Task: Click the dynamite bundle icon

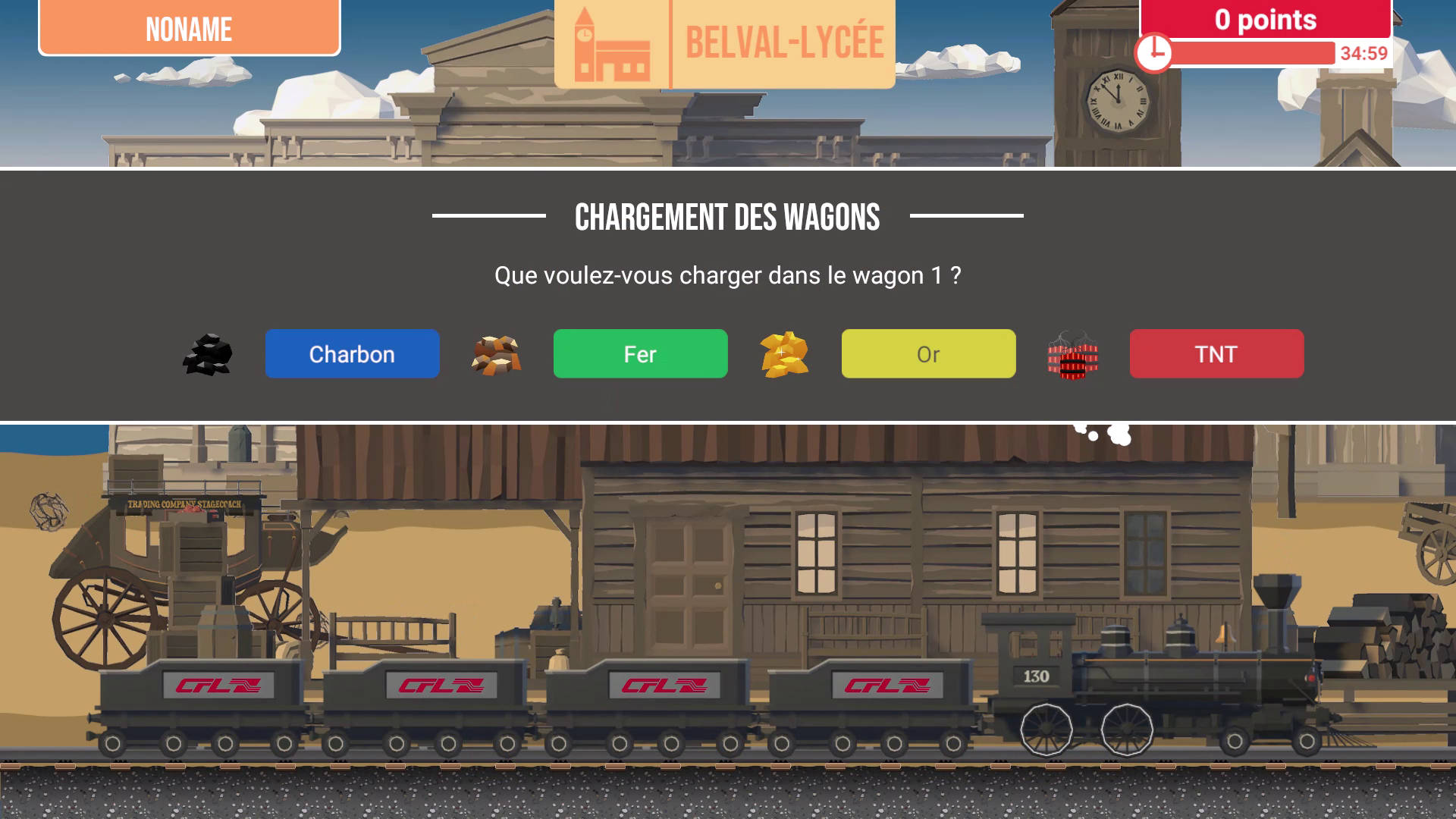Action: tap(1072, 356)
